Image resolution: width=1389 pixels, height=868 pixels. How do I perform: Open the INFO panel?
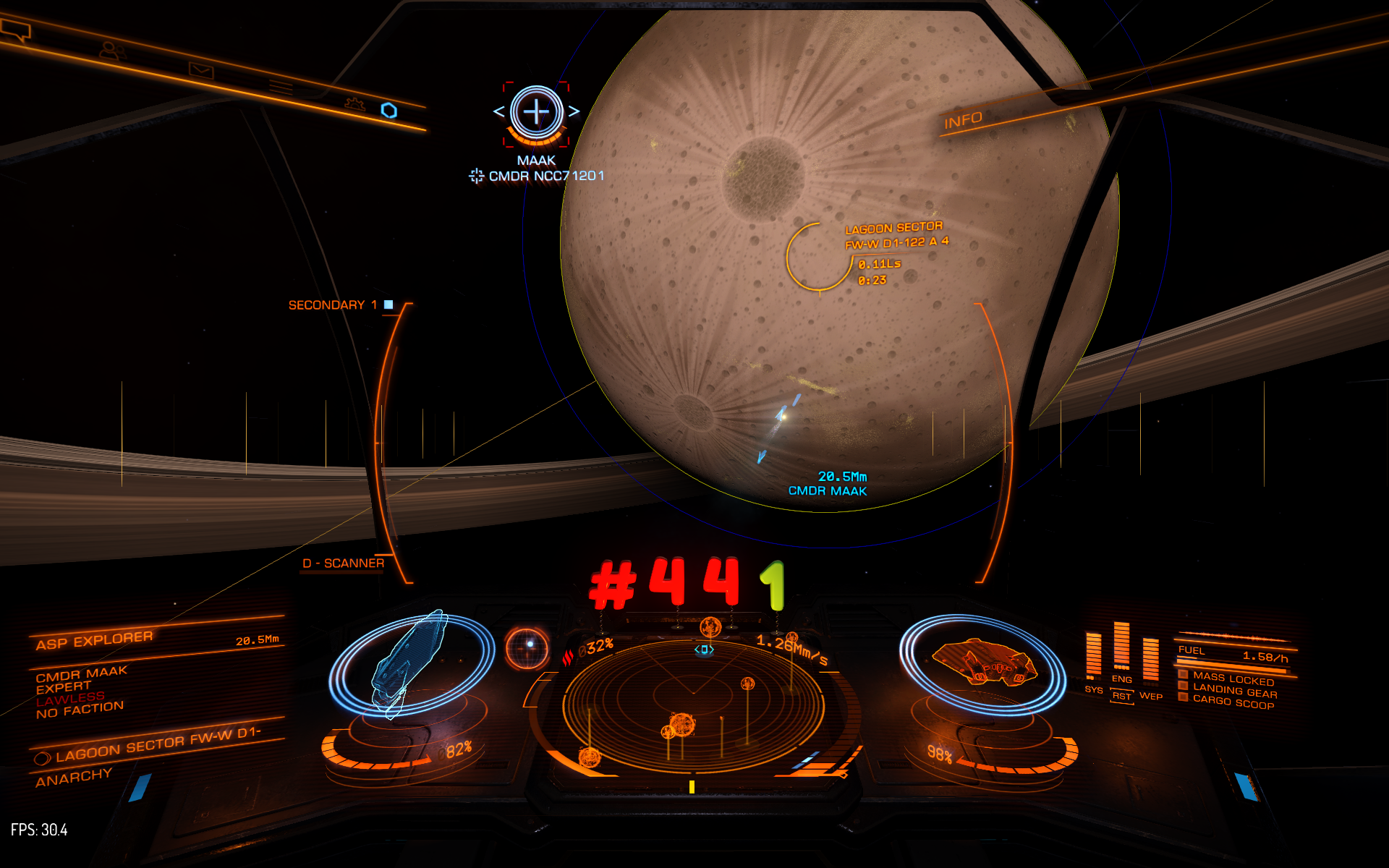pos(963,120)
